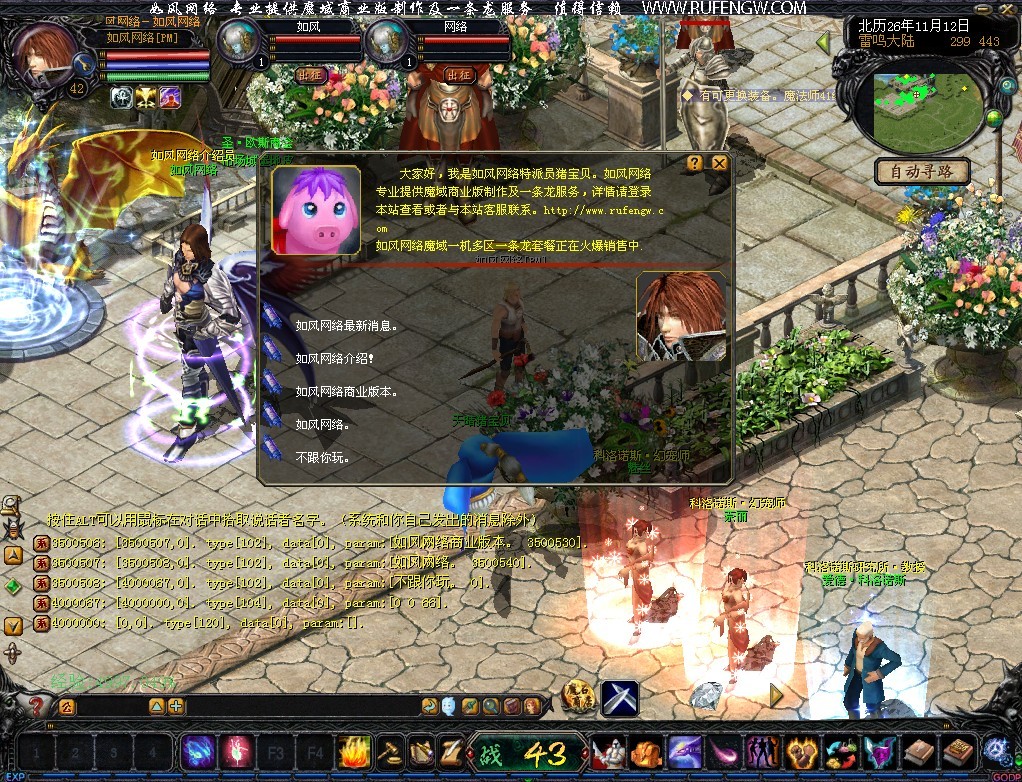Click the dialog's question mark help button

click(695, 163)
